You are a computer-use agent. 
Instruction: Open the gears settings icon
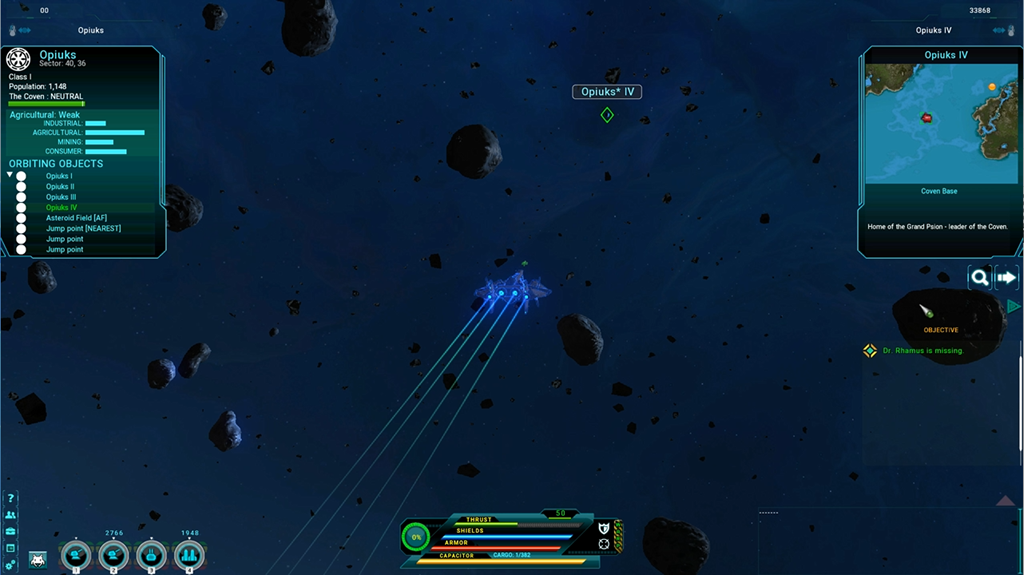point(11,565)
